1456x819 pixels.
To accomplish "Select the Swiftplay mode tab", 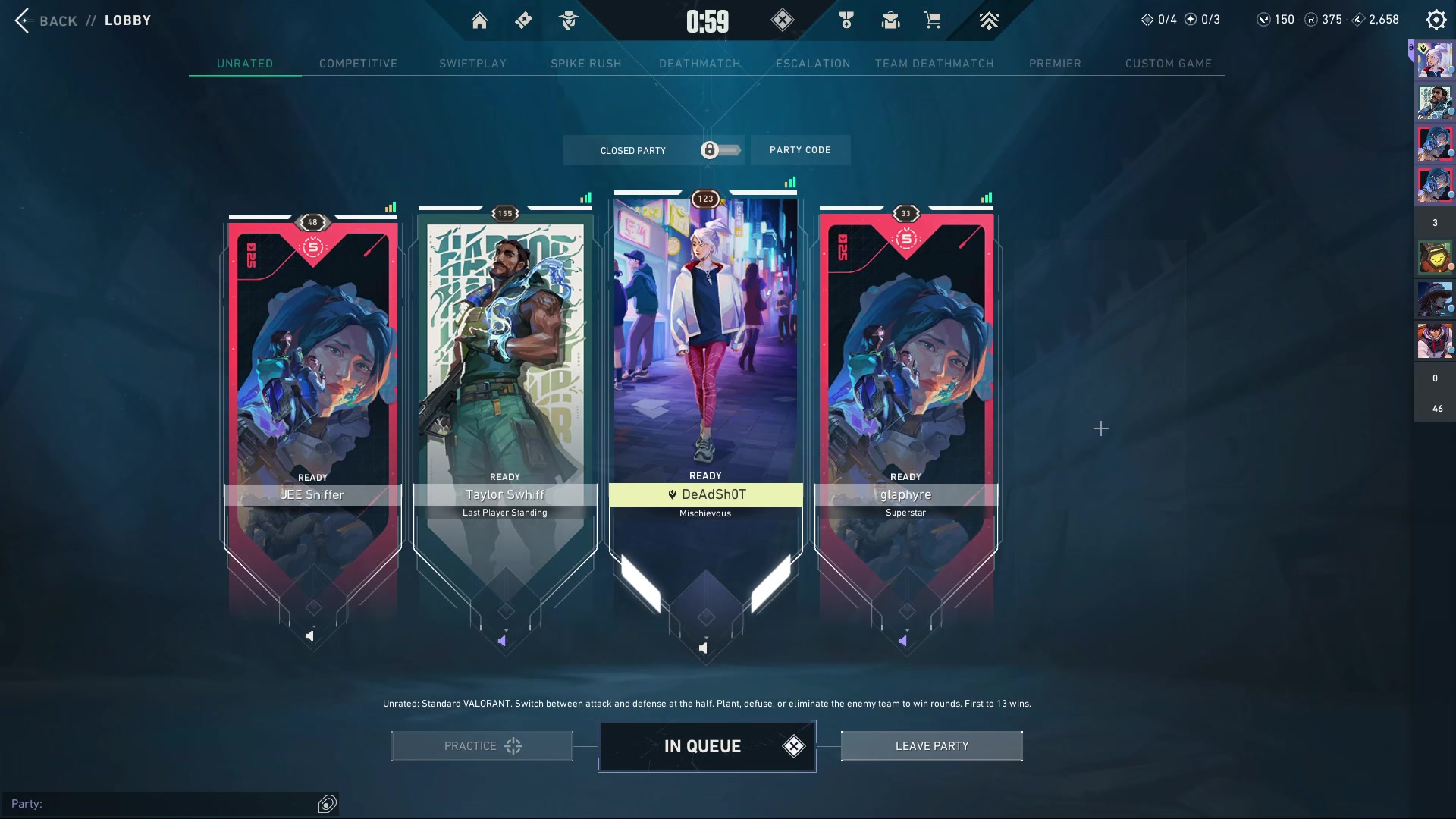I will coord(472,64).
